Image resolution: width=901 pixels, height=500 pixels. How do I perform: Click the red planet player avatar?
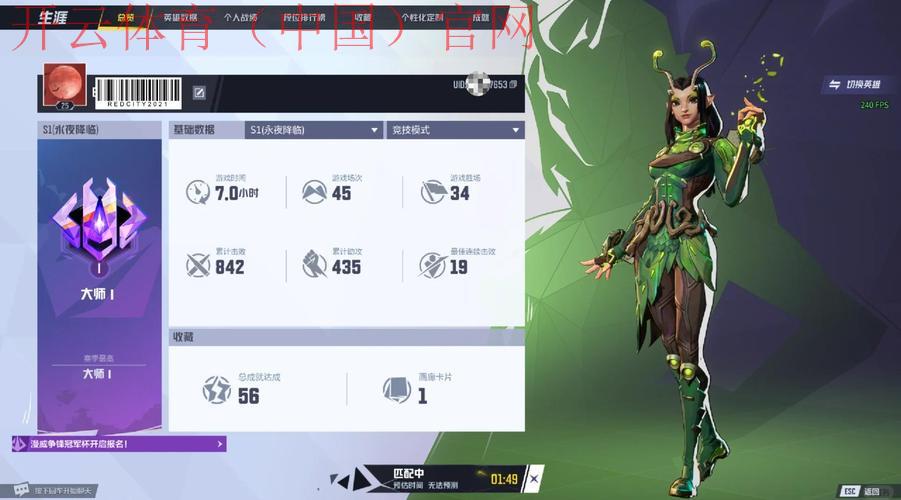click(x=65, y=88)
